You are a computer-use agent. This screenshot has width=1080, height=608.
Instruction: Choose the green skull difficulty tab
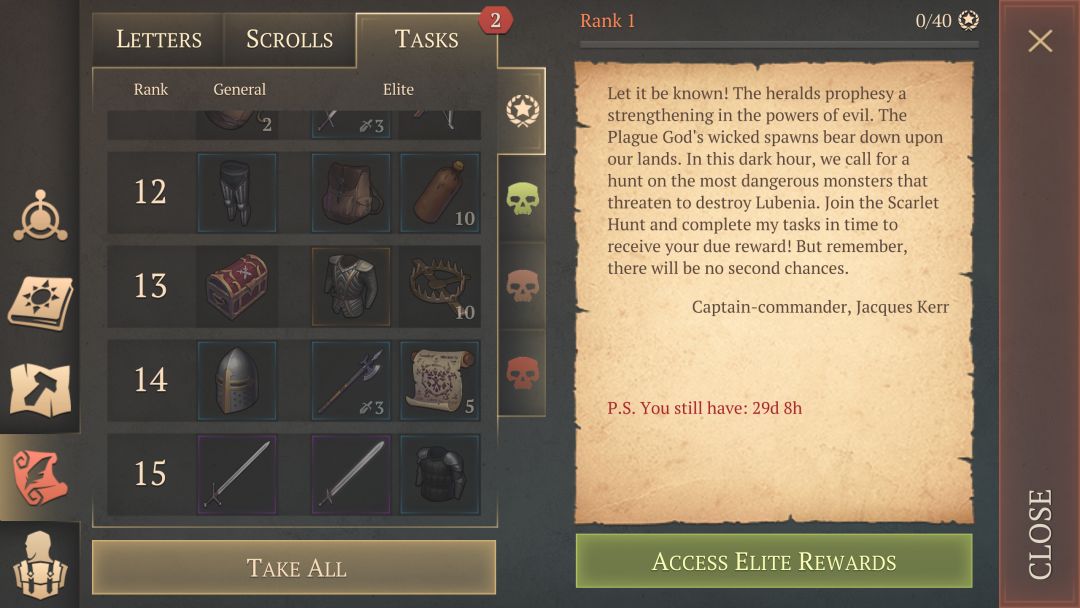(x=522, y=199)
